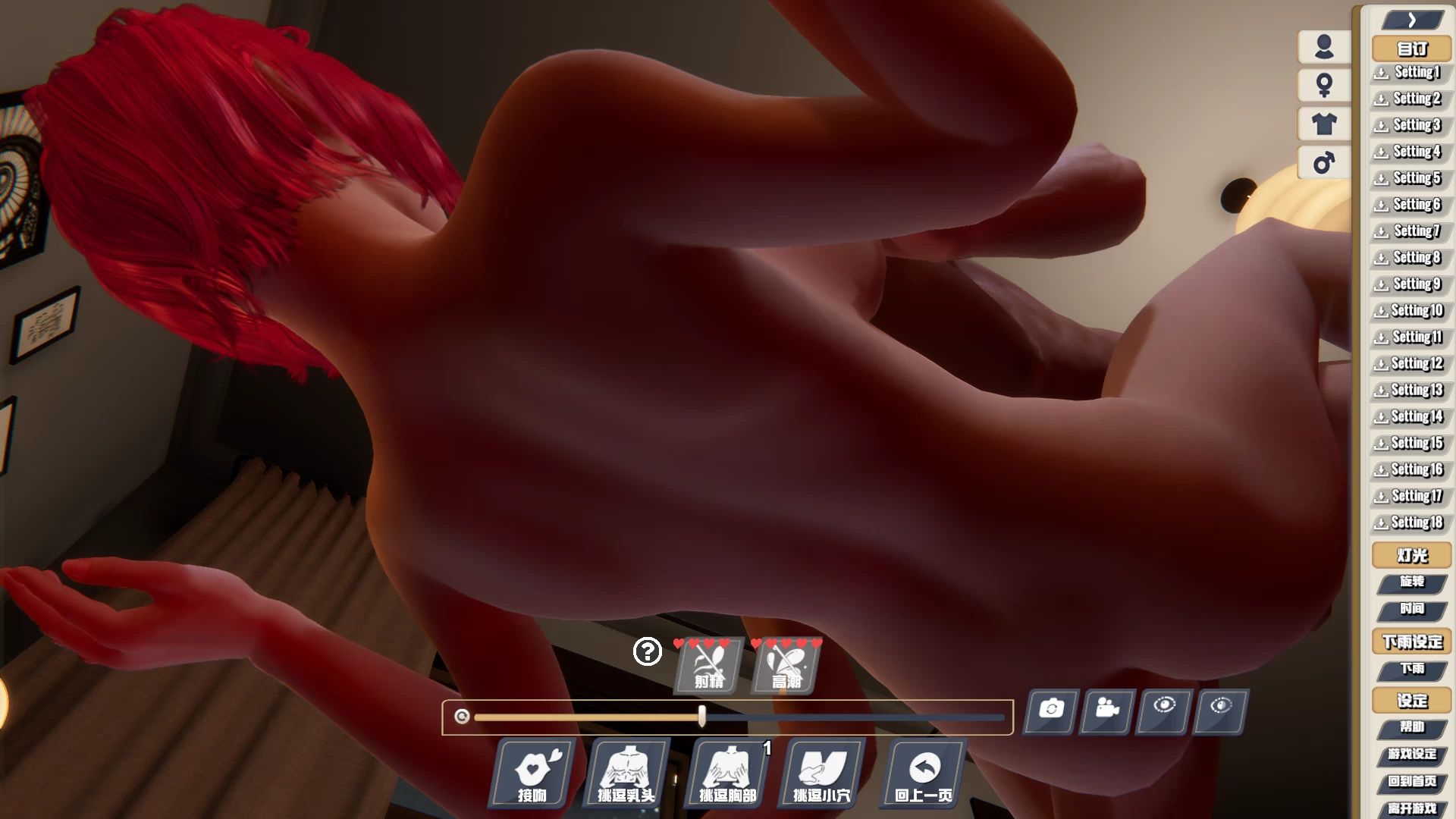Toggle the second eye visibility icon

[x=1219, y=711]
